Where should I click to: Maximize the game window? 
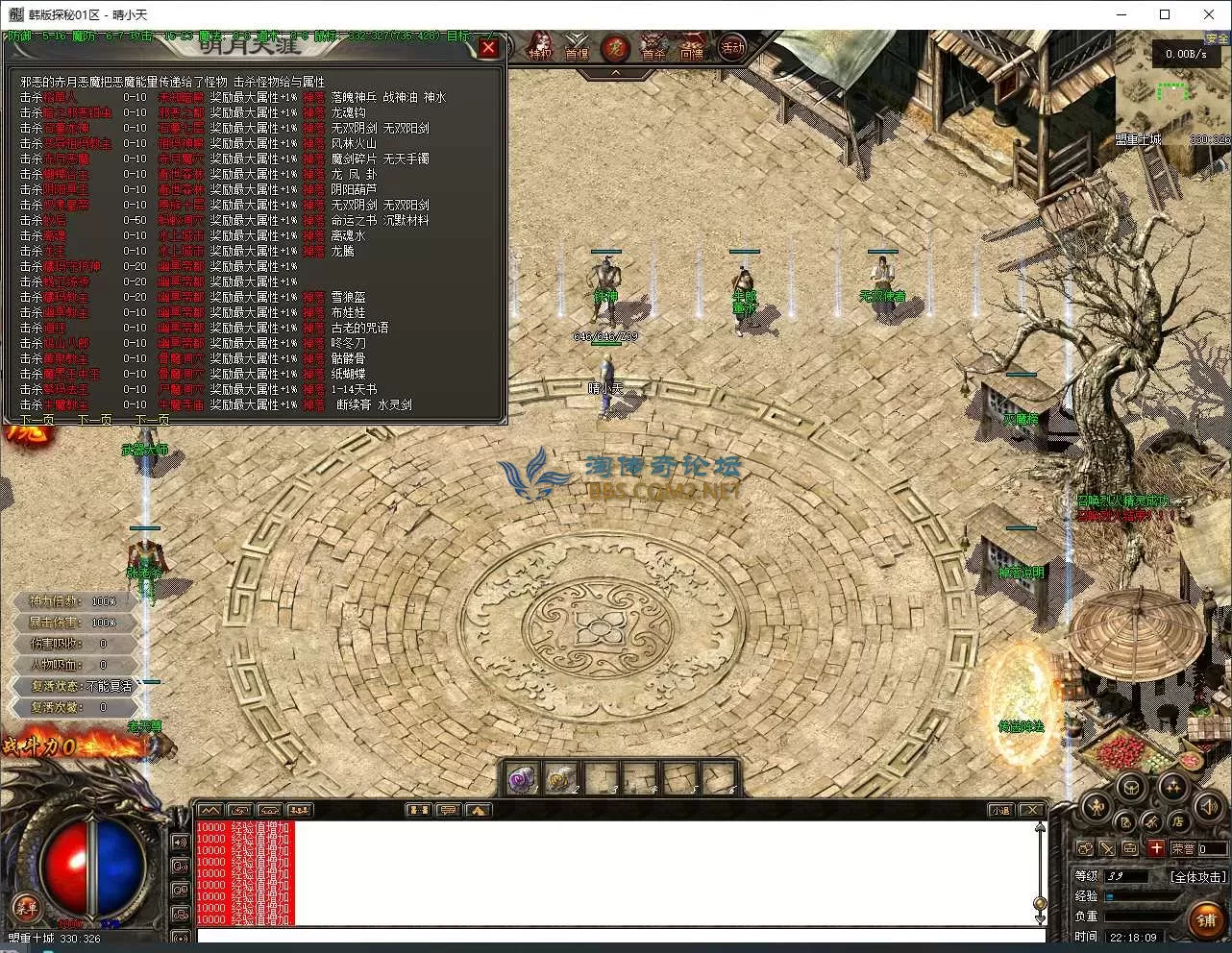[x=1165, y=14]
